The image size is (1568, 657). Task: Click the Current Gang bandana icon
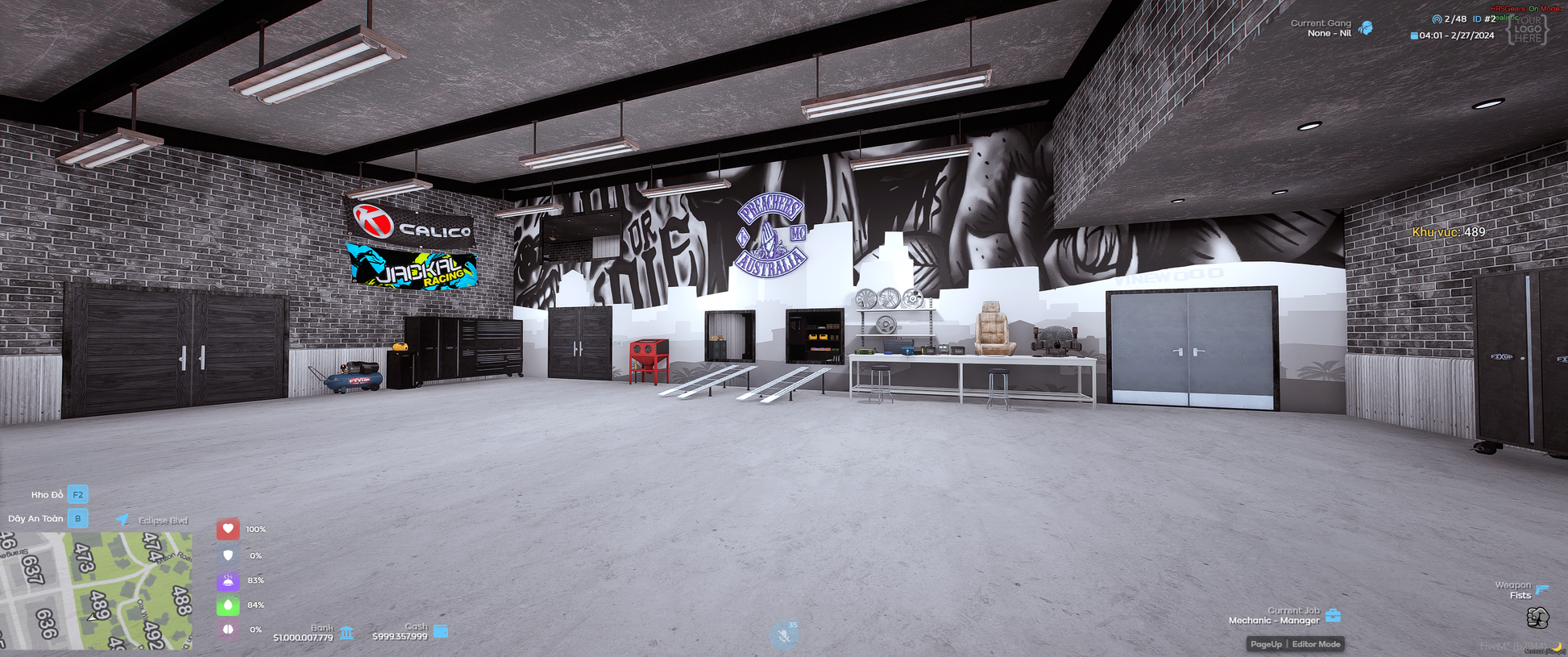1366,28
